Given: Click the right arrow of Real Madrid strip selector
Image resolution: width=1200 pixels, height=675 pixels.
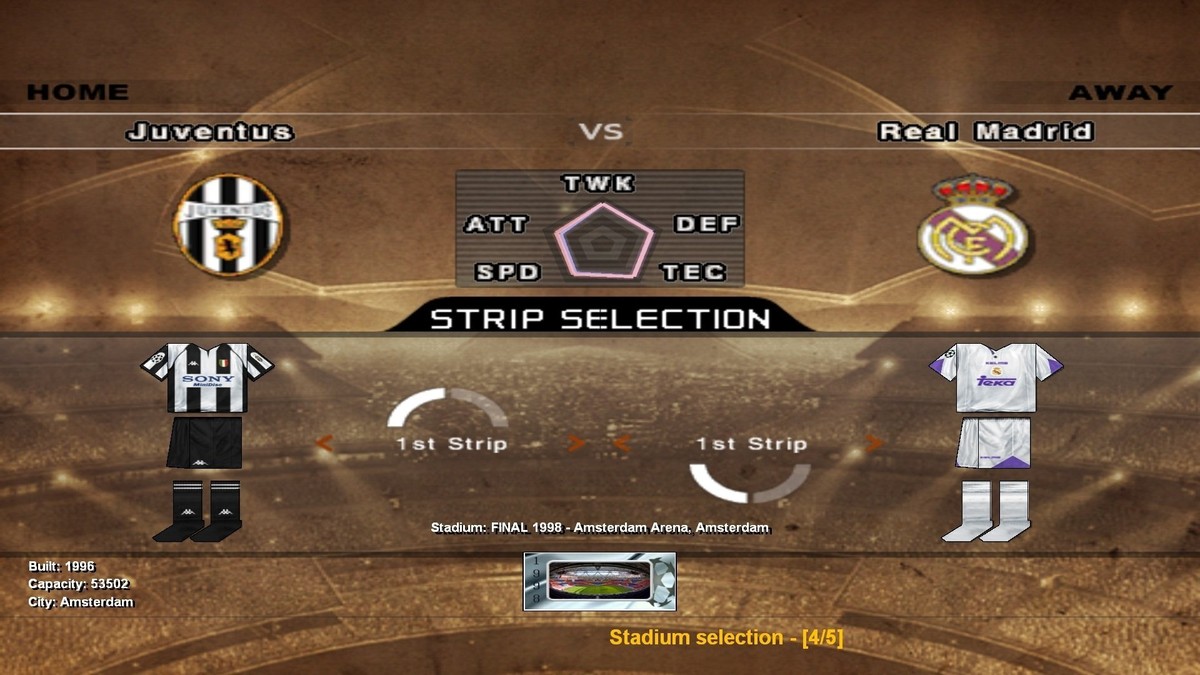Looking at the screenshot, I should coord(875,444).
